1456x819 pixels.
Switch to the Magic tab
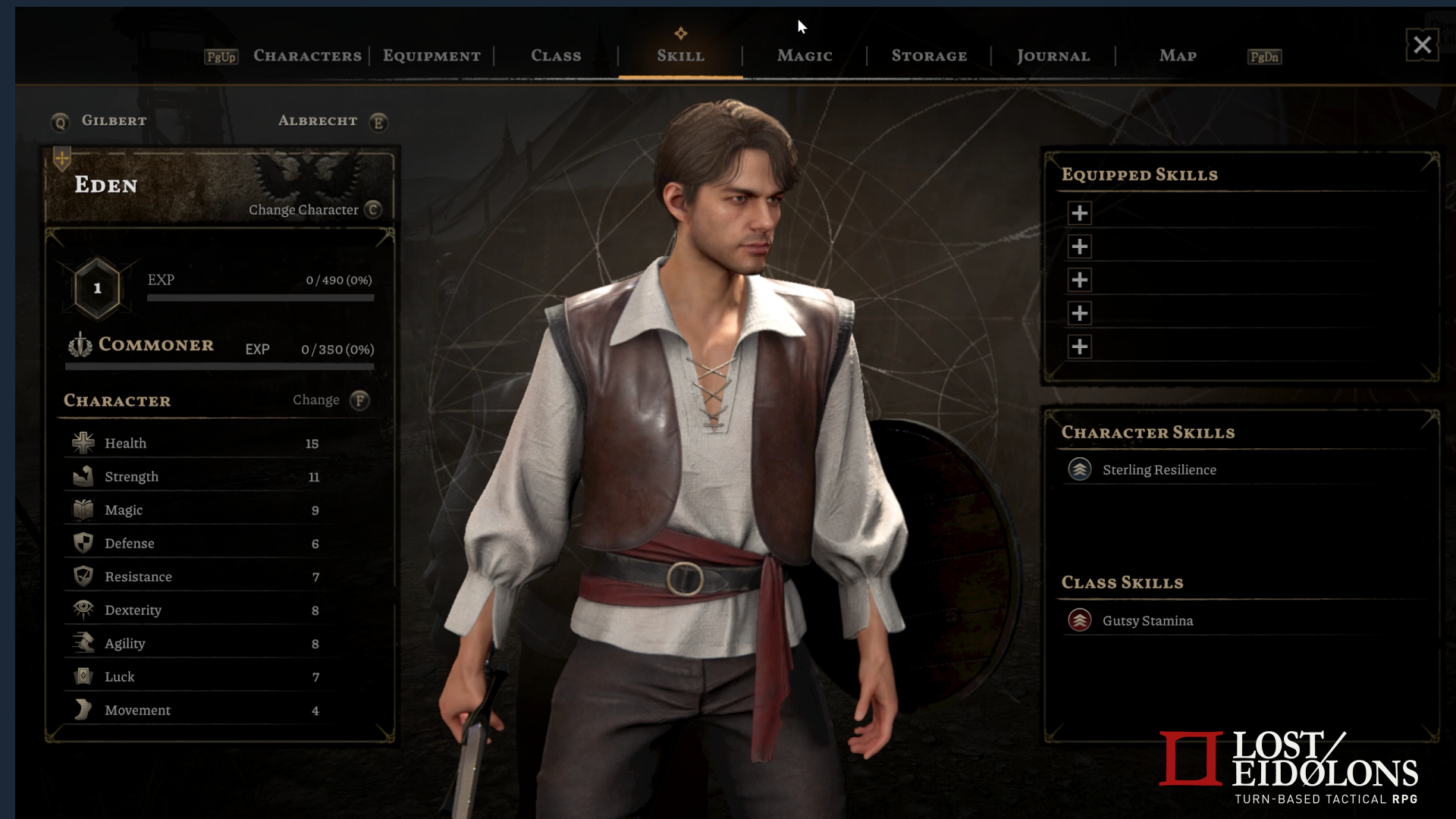click(804, 55)
